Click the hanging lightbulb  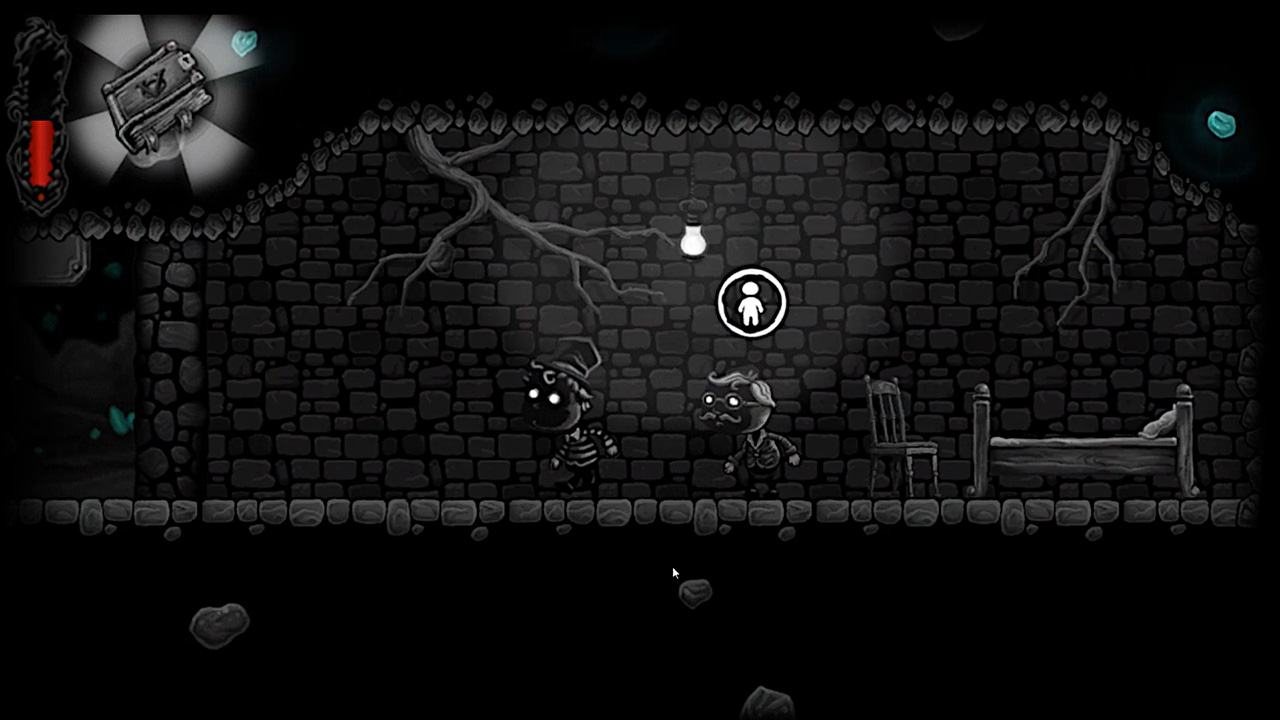(693, 238)
